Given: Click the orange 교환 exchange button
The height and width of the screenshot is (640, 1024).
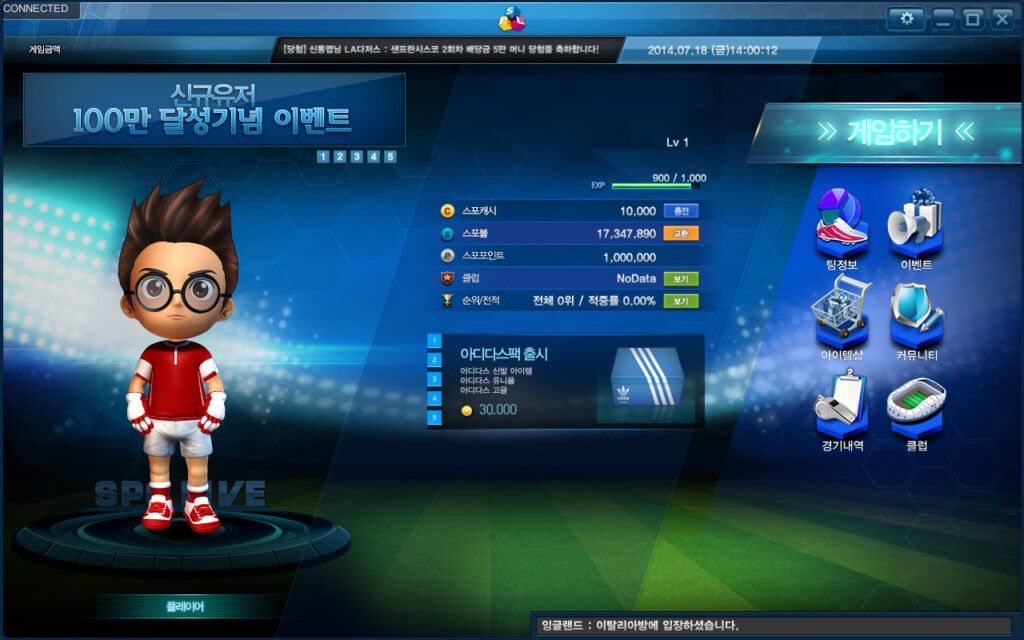Looking at the screenshot, I should coord(680,233).
